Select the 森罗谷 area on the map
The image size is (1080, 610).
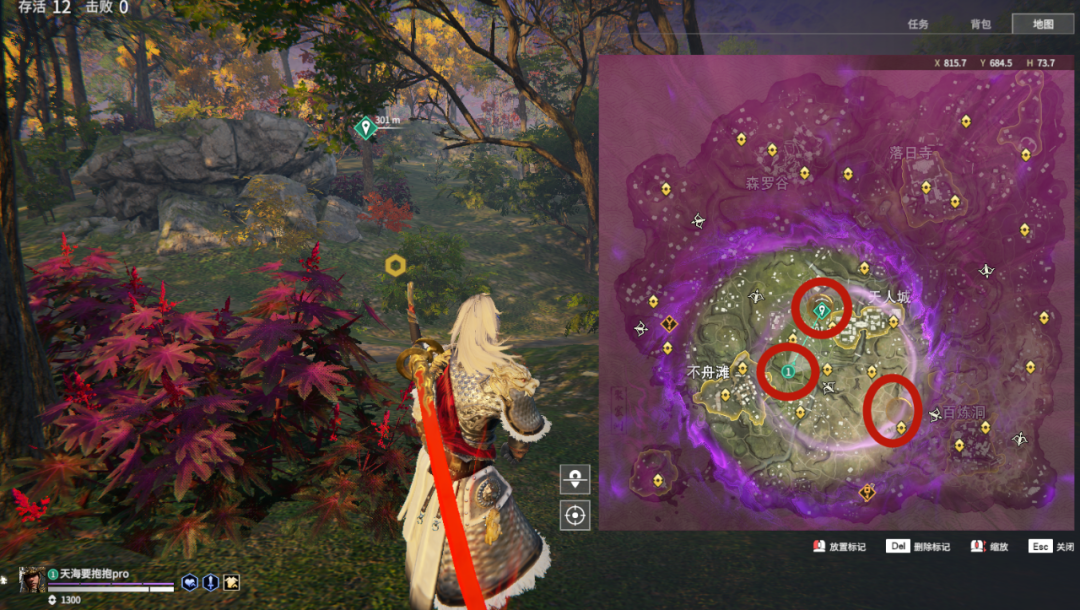coord(767,184)
